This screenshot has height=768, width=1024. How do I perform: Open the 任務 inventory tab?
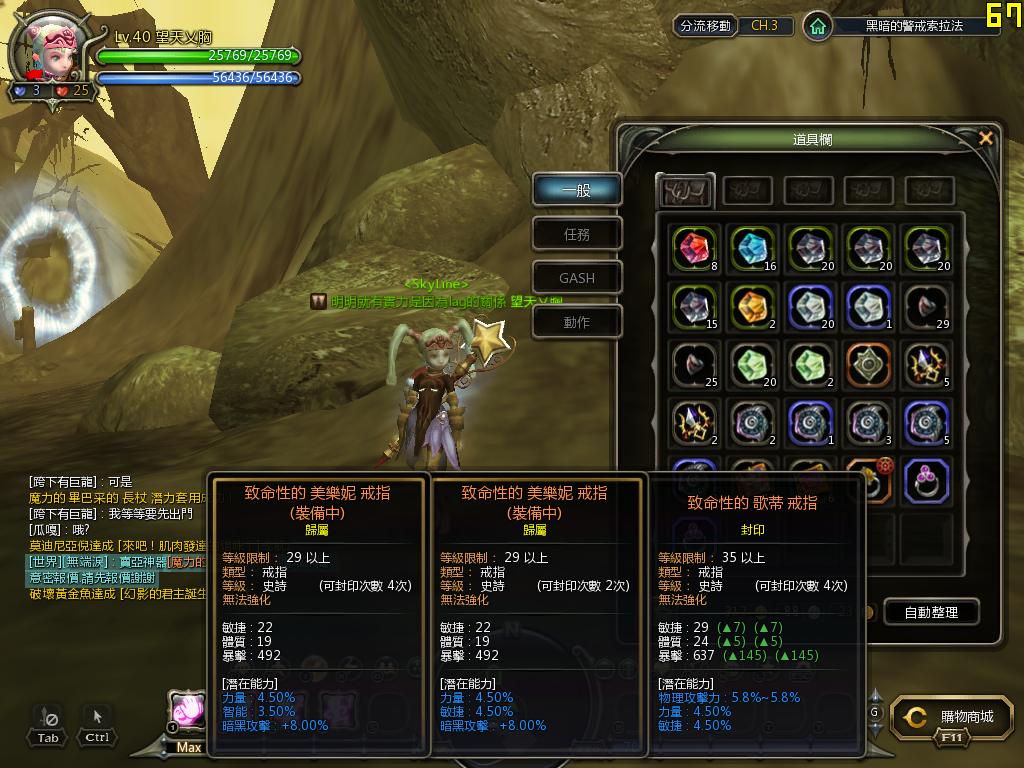point(577,234)
